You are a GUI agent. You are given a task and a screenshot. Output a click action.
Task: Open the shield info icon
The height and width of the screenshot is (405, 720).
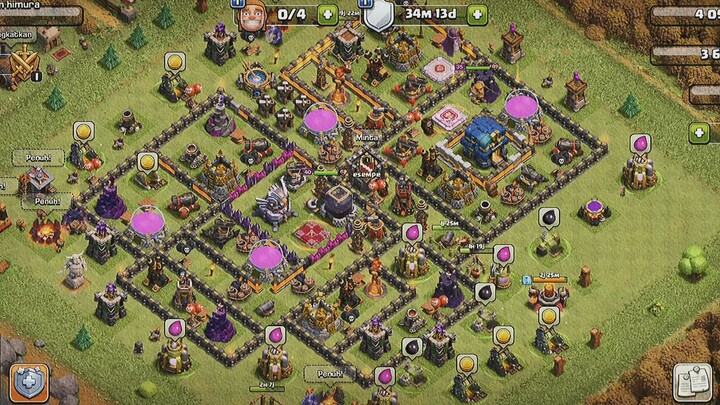(378, 14)
